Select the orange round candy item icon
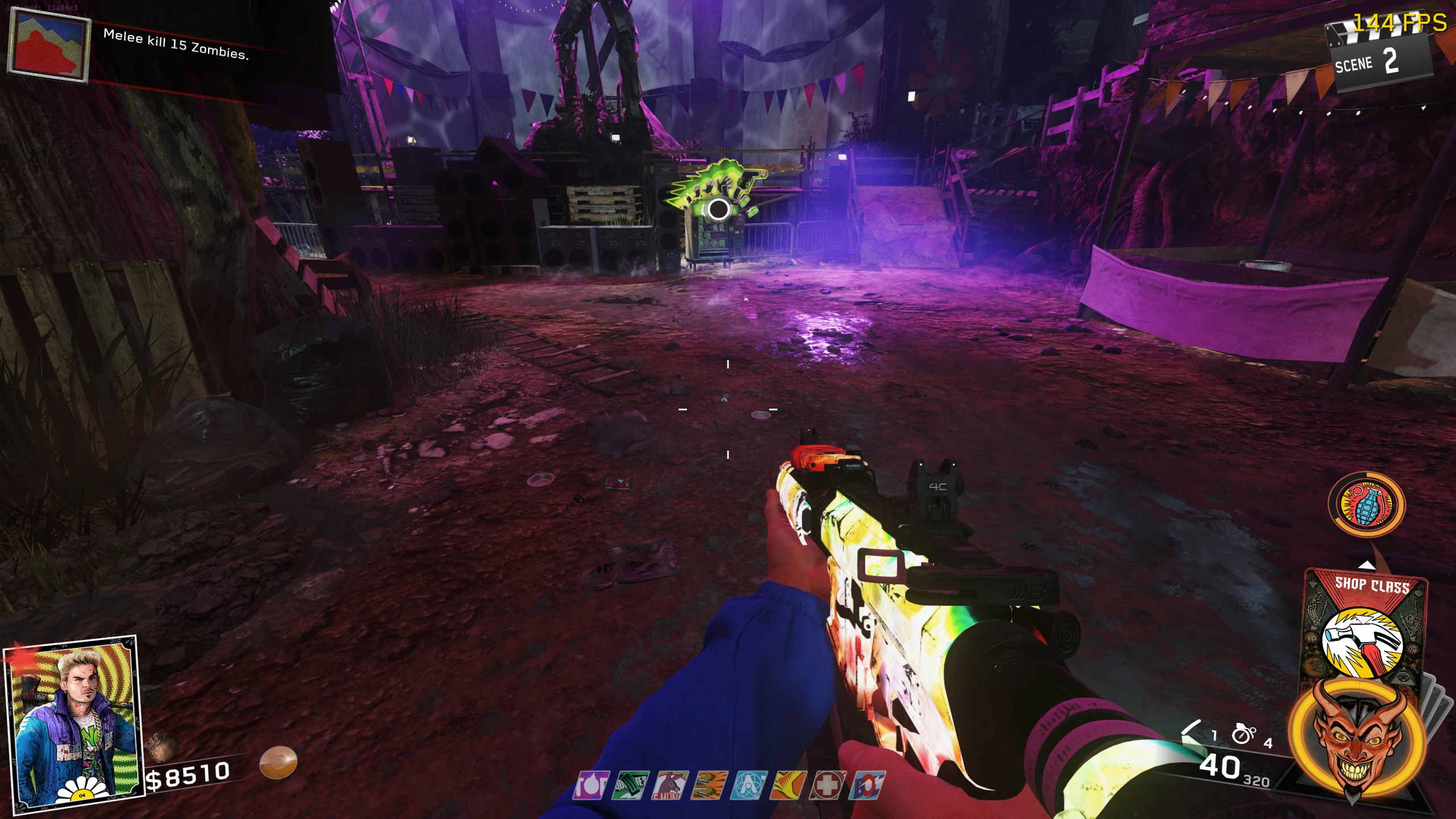This screenshot has height=819, width=1456. 278,763
